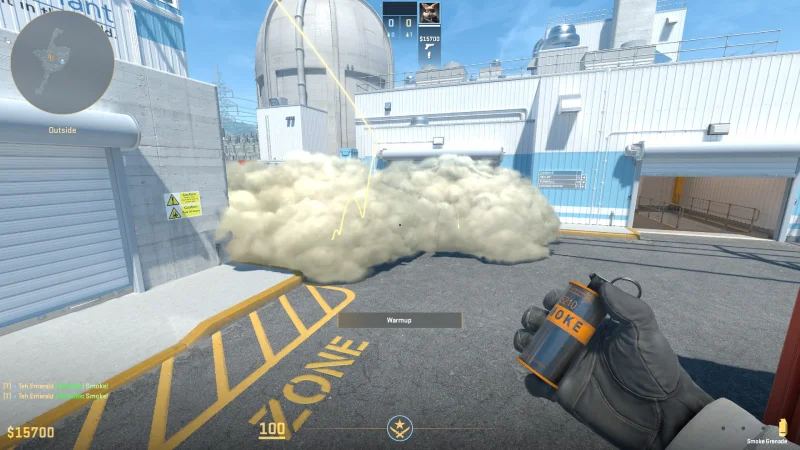Click the Warmup status banner
The image size is (800, 450).
coord(400,320)
